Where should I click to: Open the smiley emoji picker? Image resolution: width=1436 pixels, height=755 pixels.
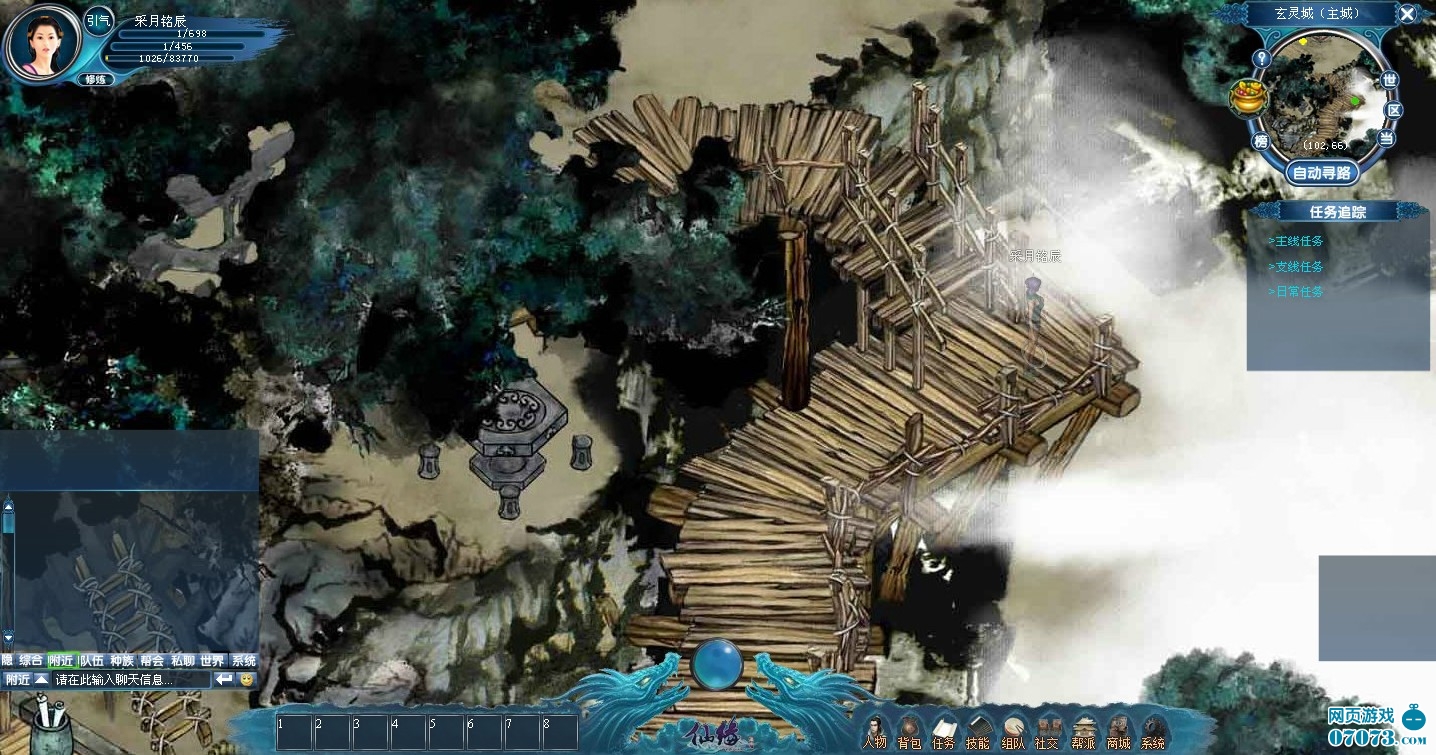247,680
